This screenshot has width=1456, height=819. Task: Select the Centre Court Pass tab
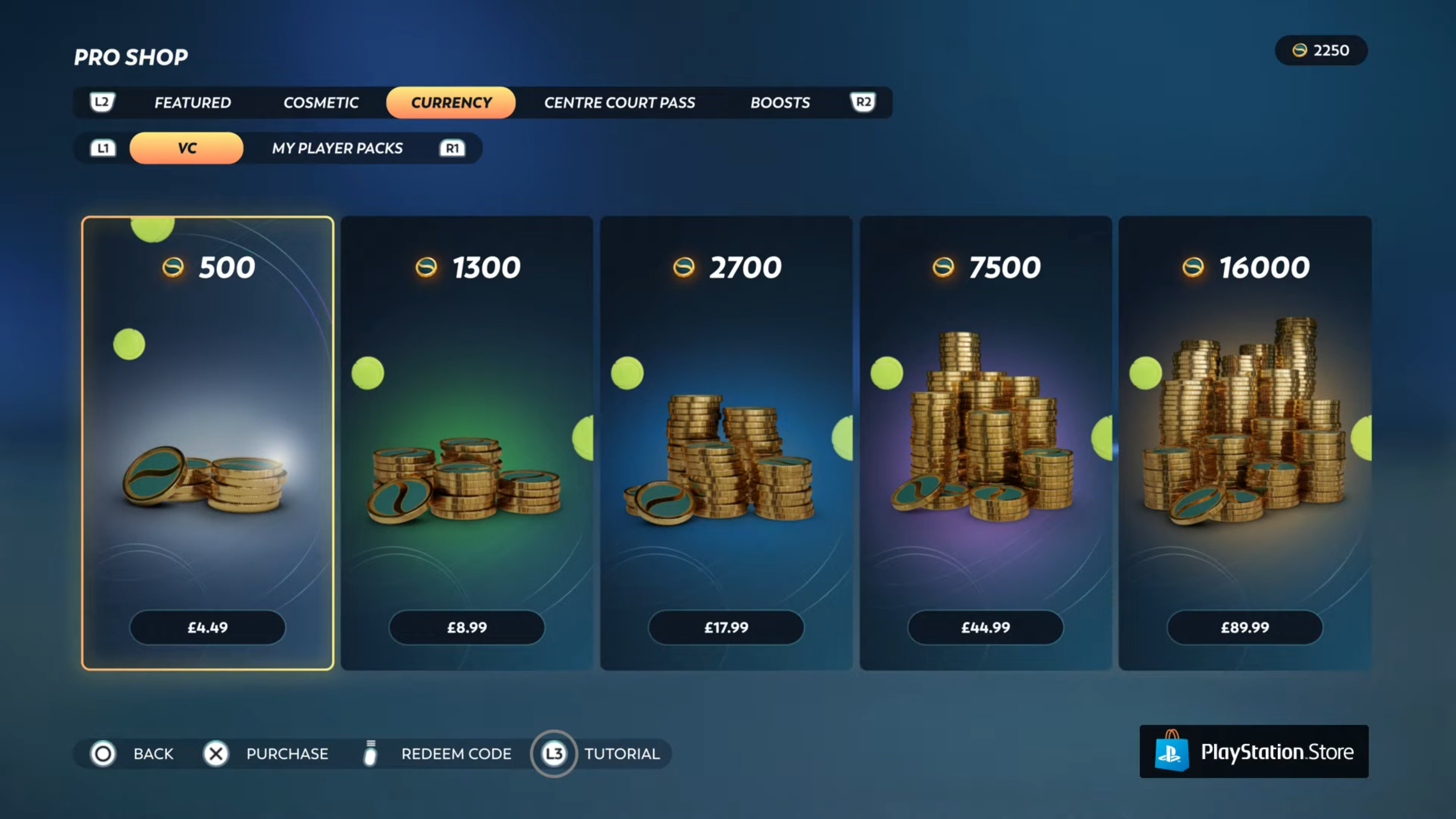[620, 102]
